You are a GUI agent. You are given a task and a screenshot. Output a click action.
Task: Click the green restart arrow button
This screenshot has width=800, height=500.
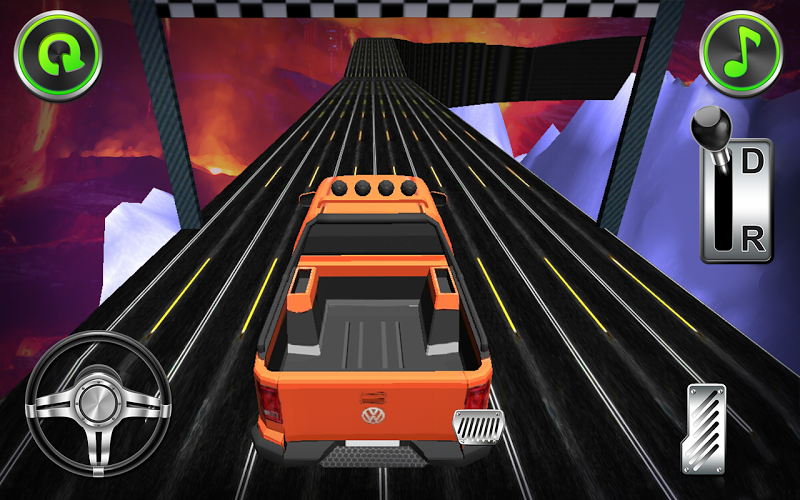pyautogui.click(x=58, y=55)
